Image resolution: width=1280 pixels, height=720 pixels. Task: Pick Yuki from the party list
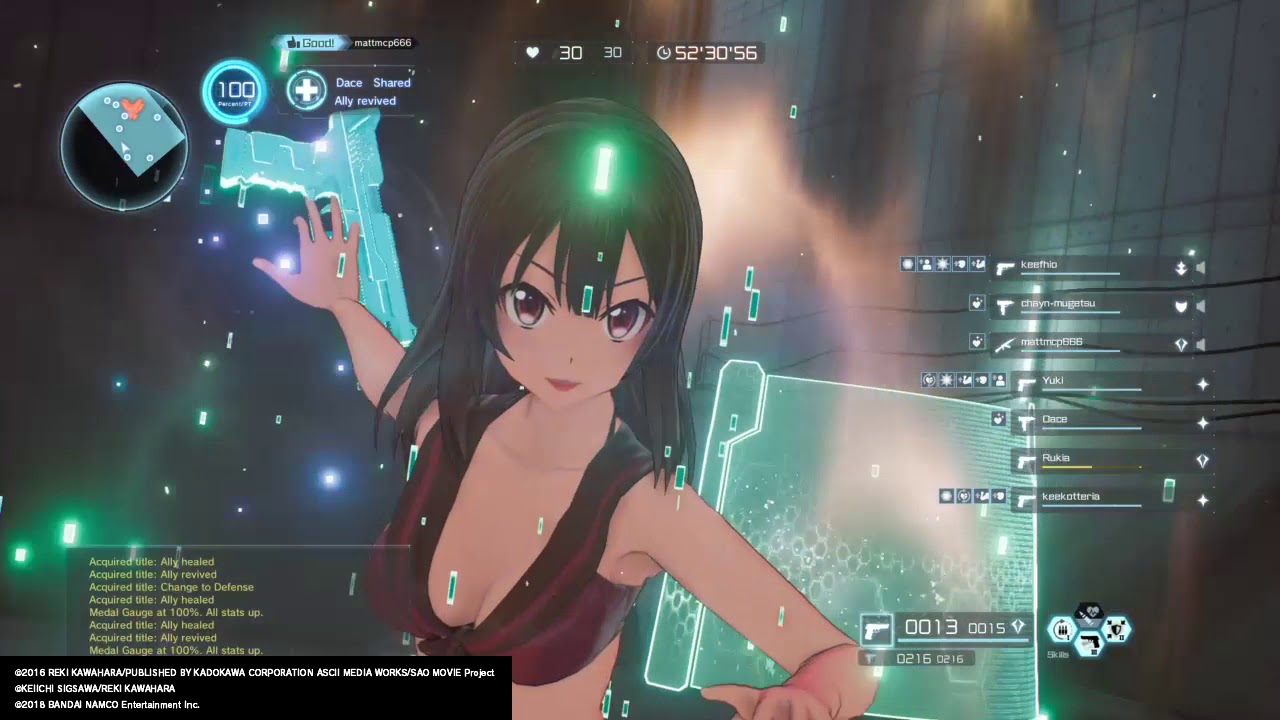tap(1091, 382)
